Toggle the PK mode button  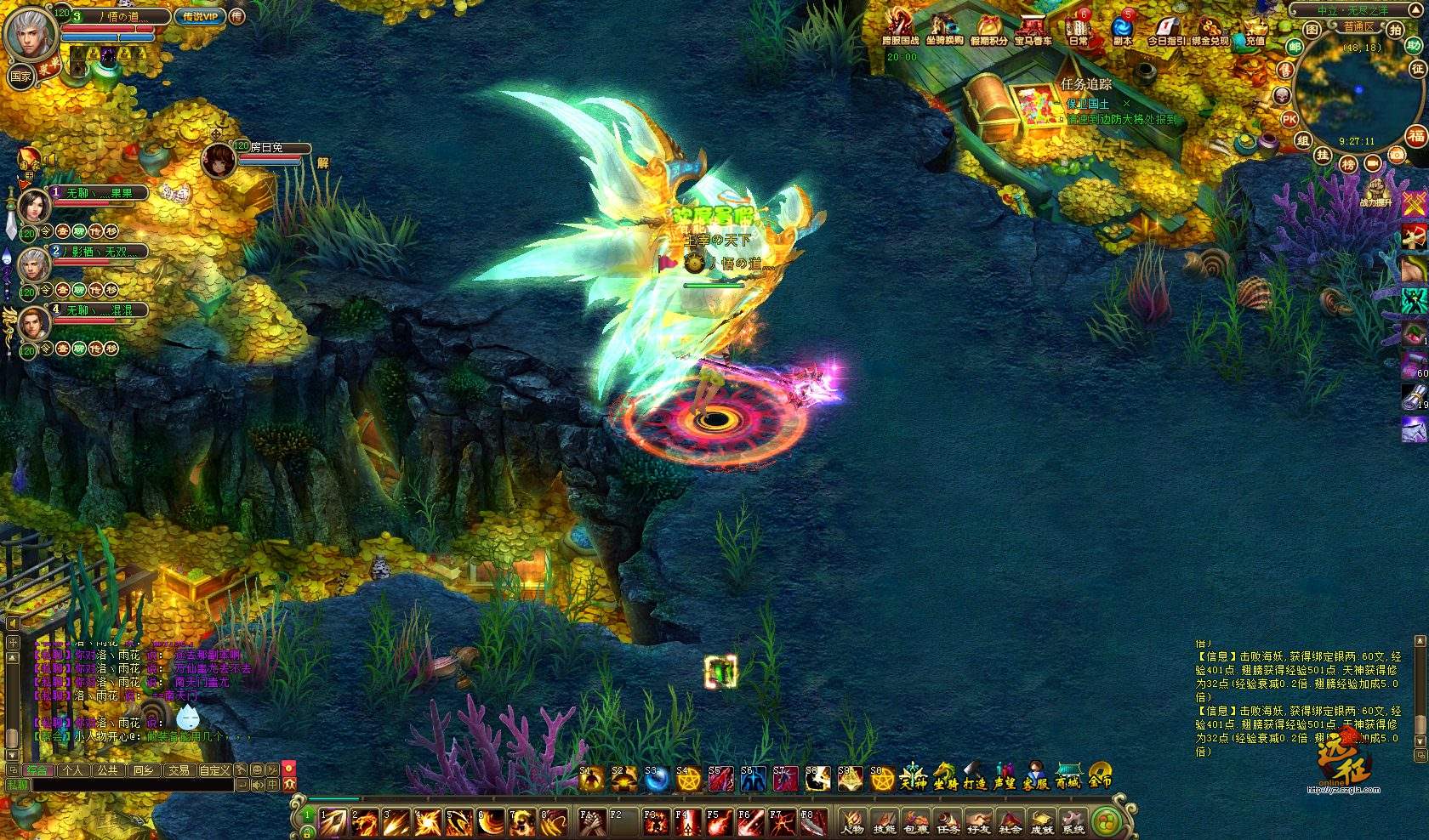click(1290, 119)
